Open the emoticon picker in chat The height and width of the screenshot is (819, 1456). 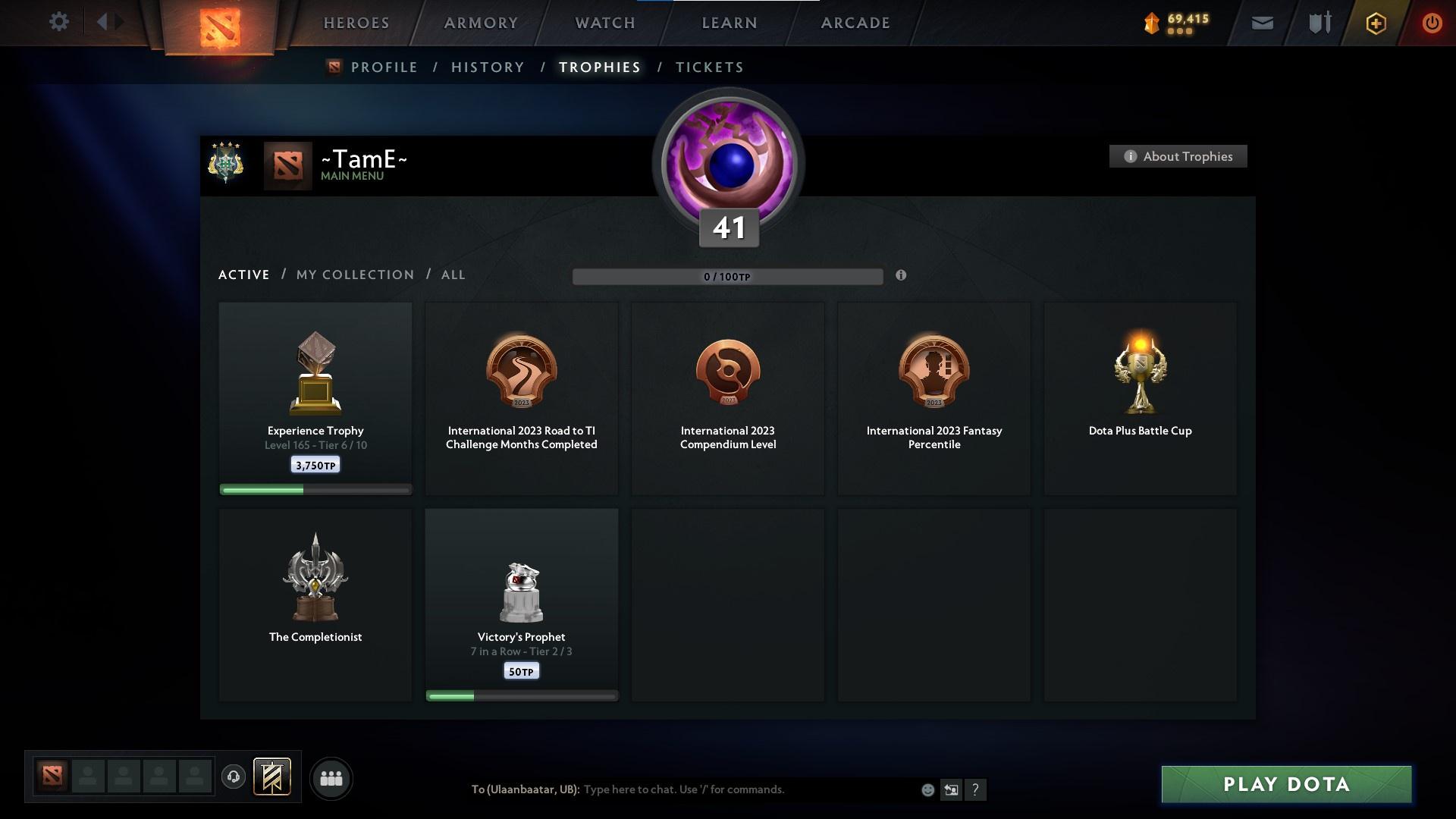927,789
